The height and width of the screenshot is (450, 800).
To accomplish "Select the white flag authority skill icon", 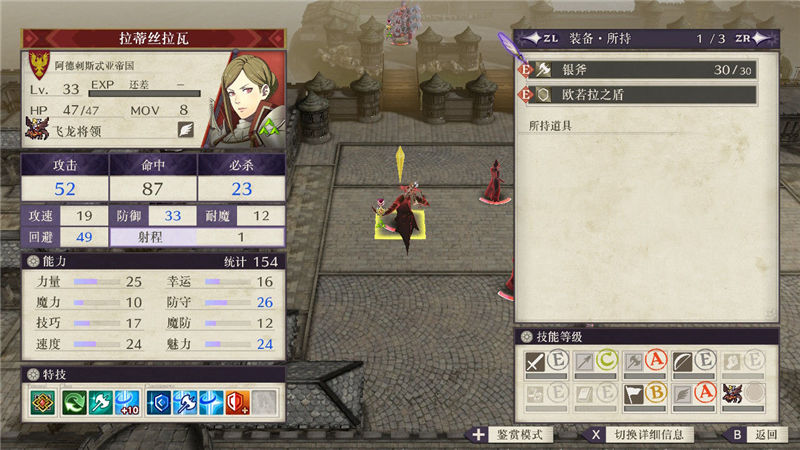I will coord(634,394).
